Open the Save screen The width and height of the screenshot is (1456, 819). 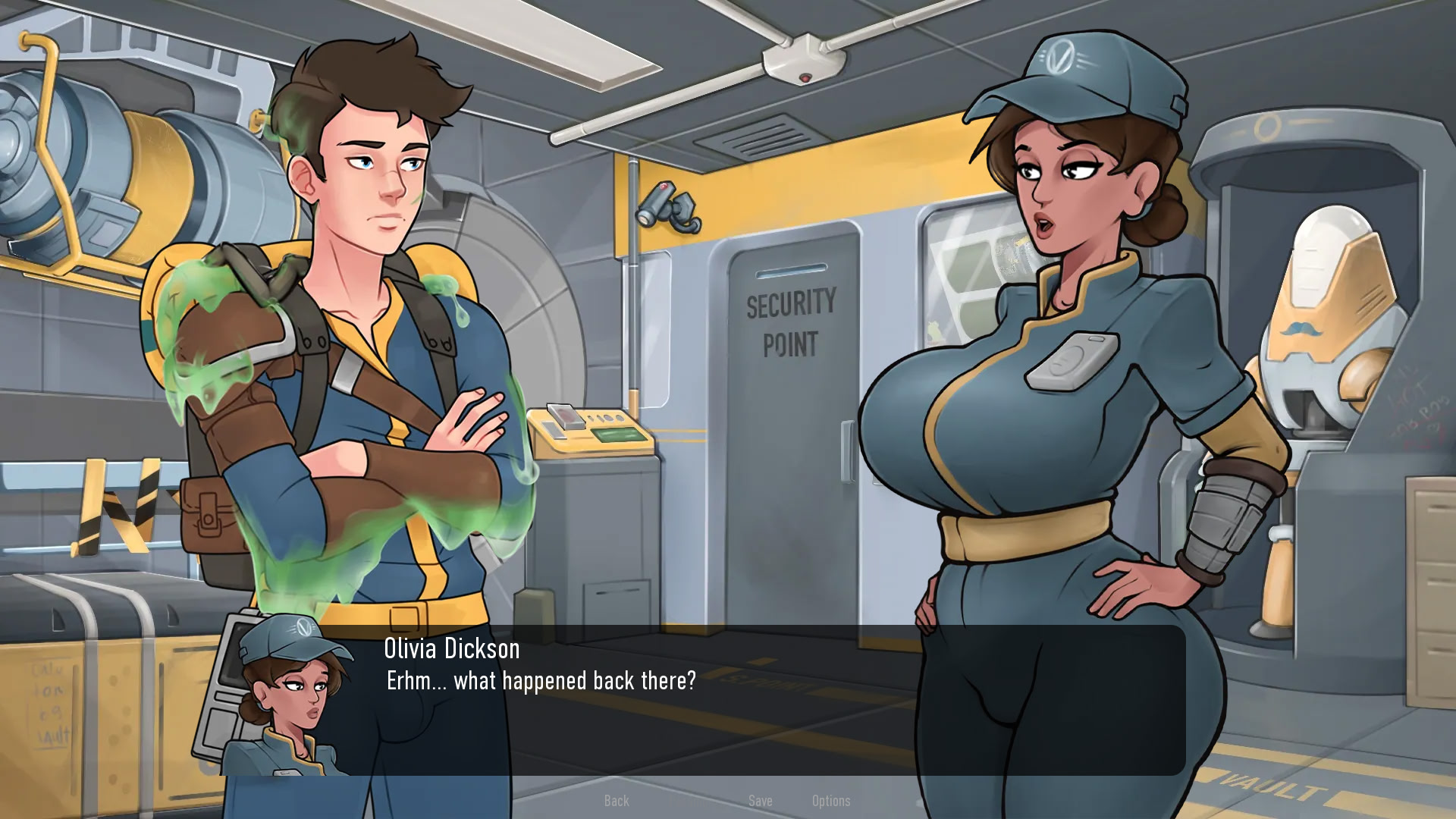click(x=760, y=801)
